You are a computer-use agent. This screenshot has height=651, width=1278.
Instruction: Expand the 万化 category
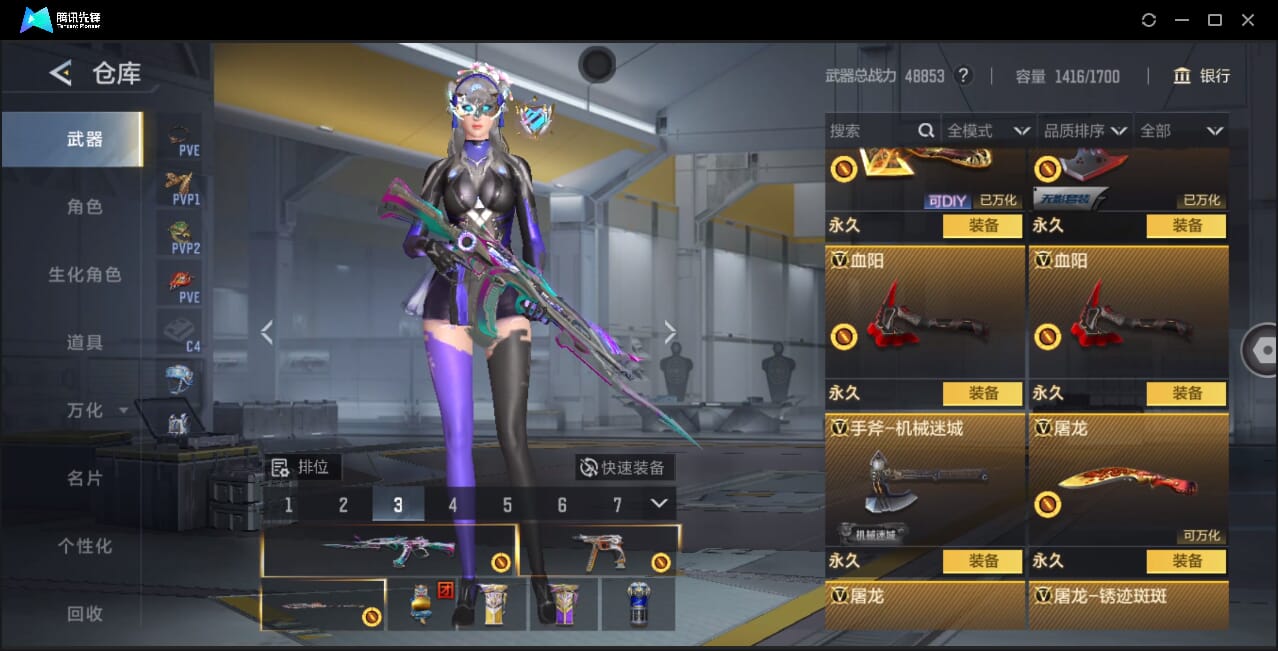point(96,411)
